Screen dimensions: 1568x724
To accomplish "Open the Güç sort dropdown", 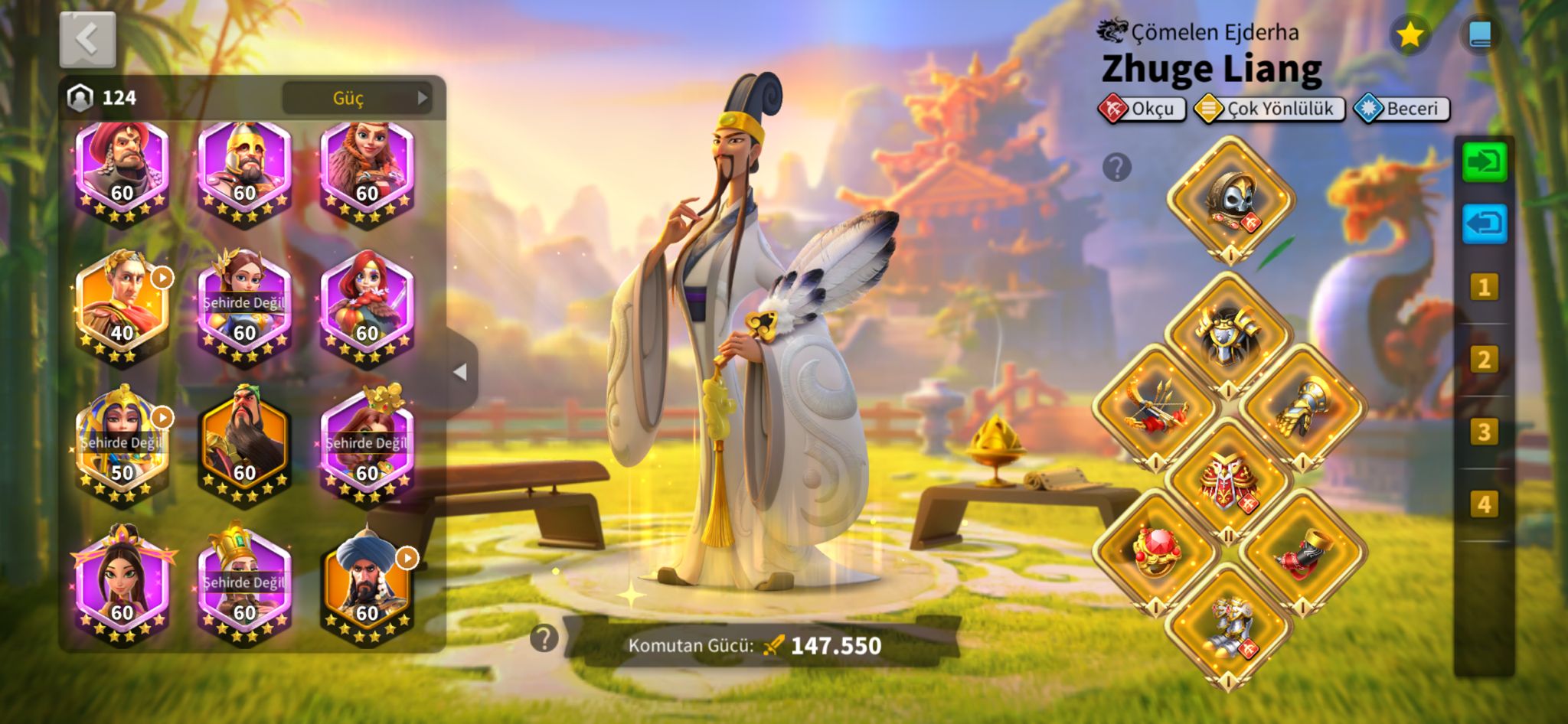I will coord(356,98).
